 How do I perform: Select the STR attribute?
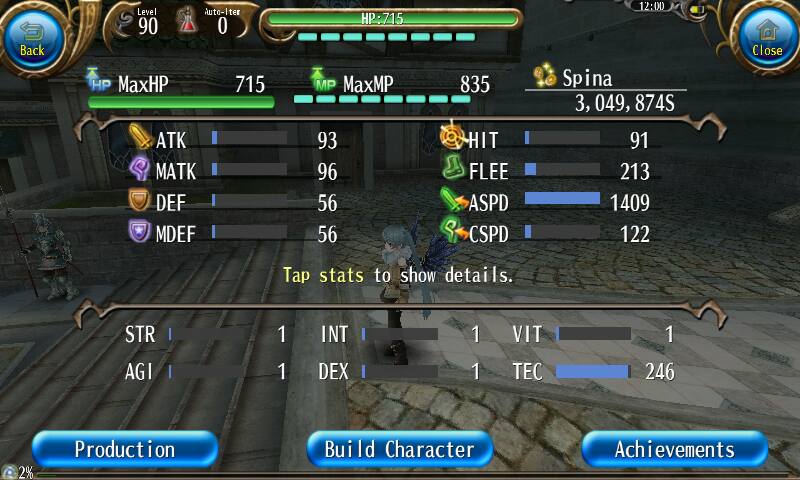coord(205,335)
